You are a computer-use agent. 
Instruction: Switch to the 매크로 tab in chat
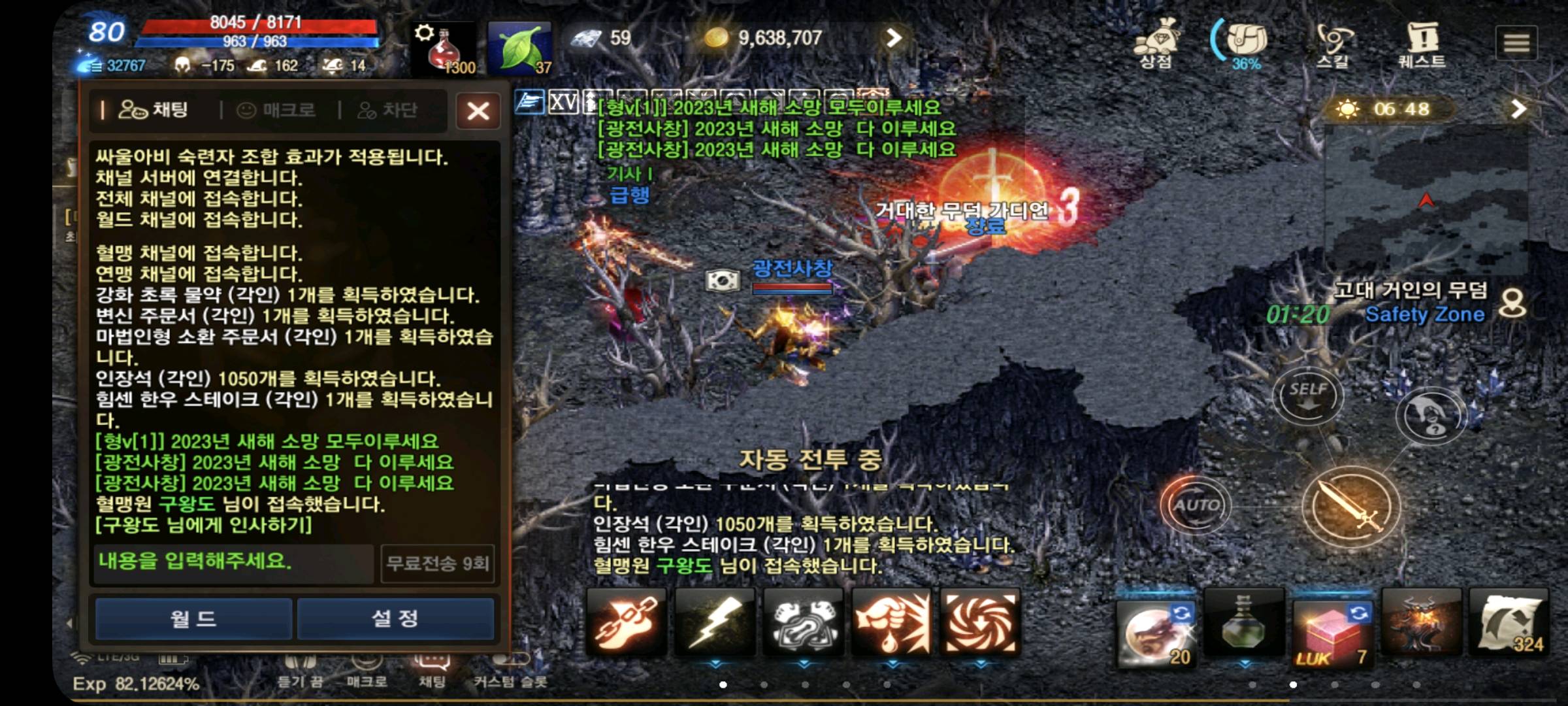tap(275, 110)
